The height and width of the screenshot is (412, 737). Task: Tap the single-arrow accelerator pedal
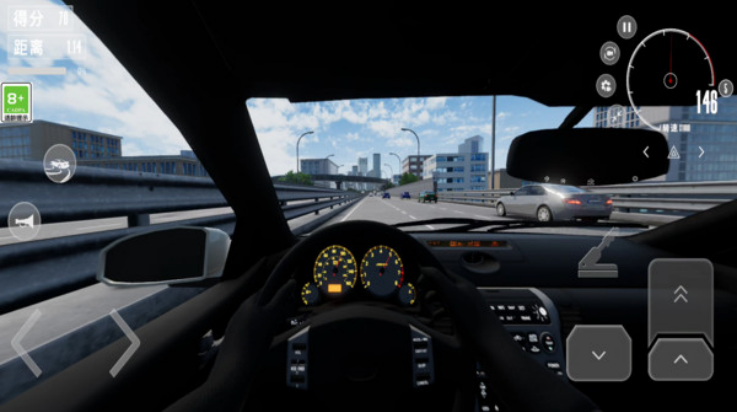coord(680,359)
